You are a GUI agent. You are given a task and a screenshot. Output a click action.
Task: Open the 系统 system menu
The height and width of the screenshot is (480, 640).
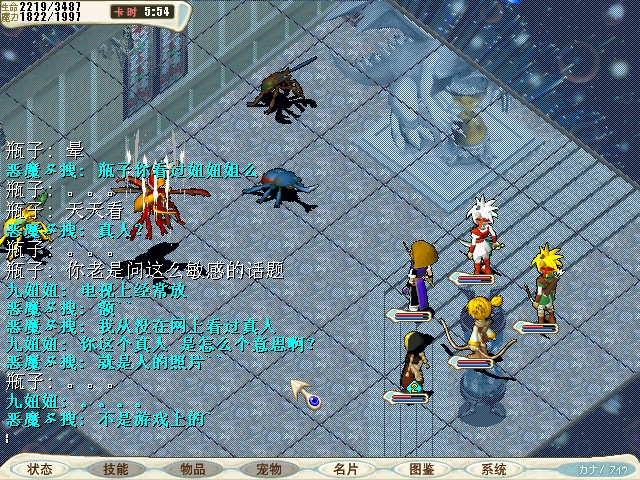click(493, 469)
